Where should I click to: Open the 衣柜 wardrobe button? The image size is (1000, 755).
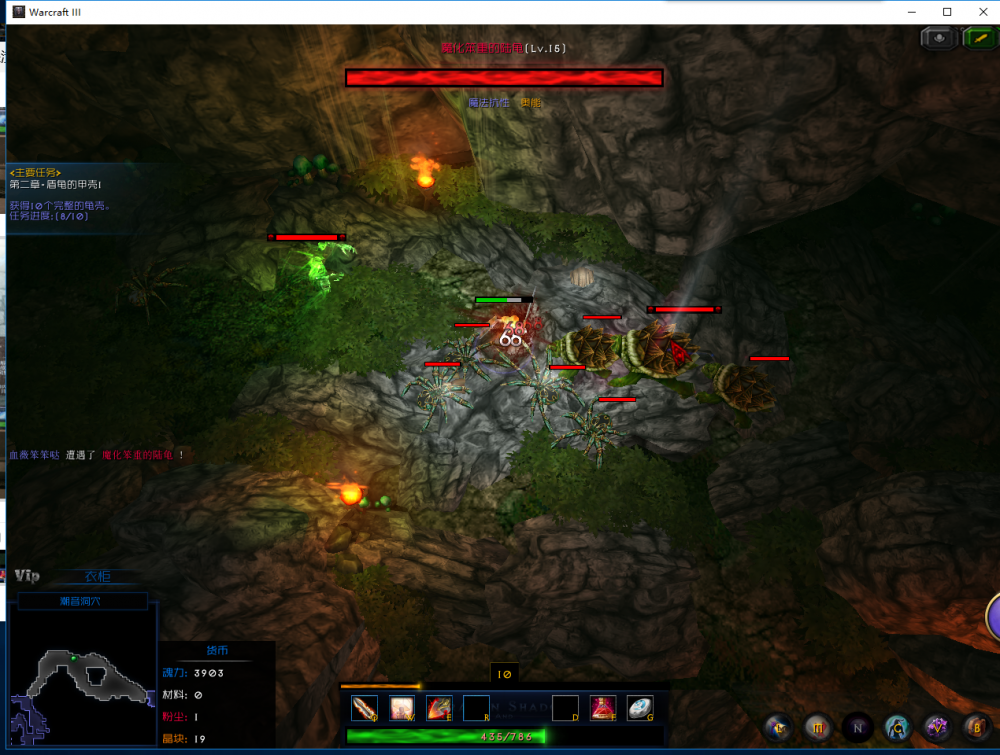click(x=97, y=576)
